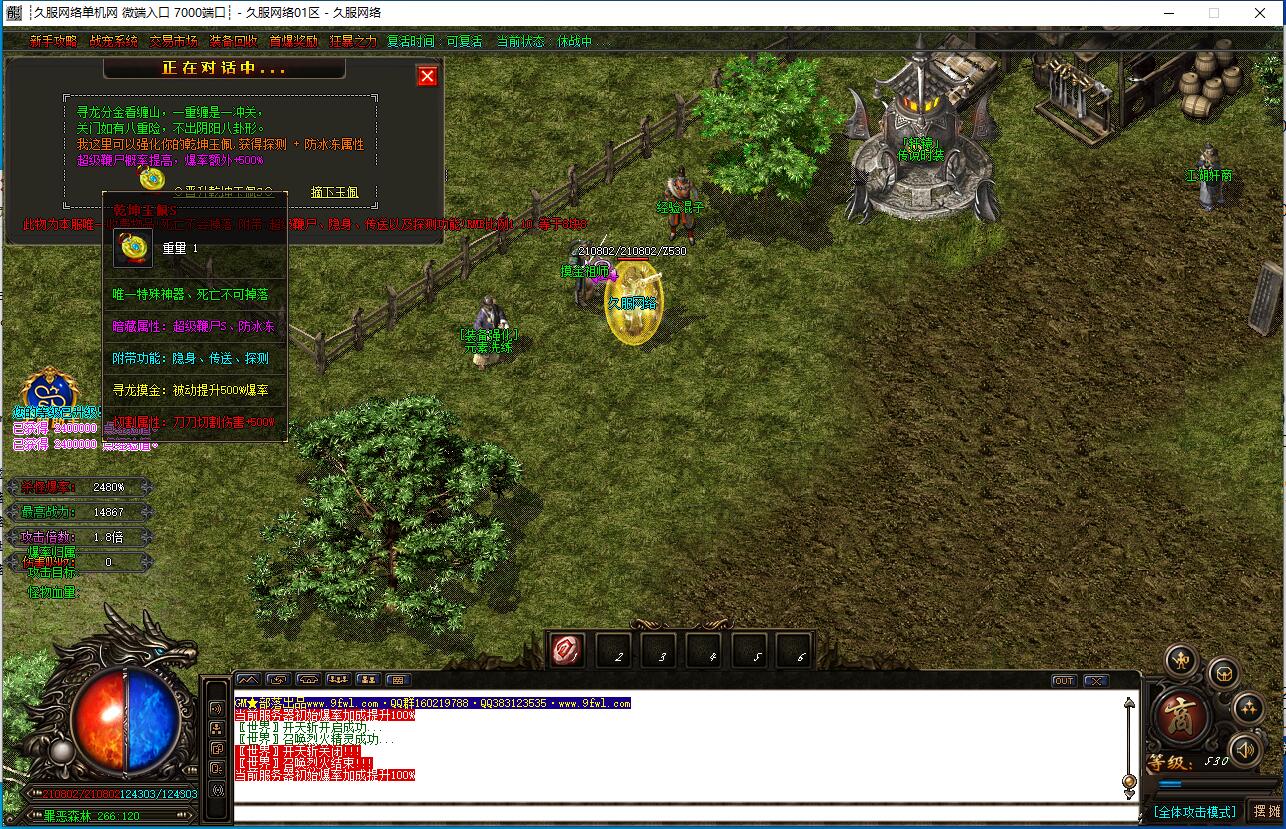Screen dimensions: 1286x829
Task: Toggle the 全体攻击模式 attack mode
Action: 1194,811
